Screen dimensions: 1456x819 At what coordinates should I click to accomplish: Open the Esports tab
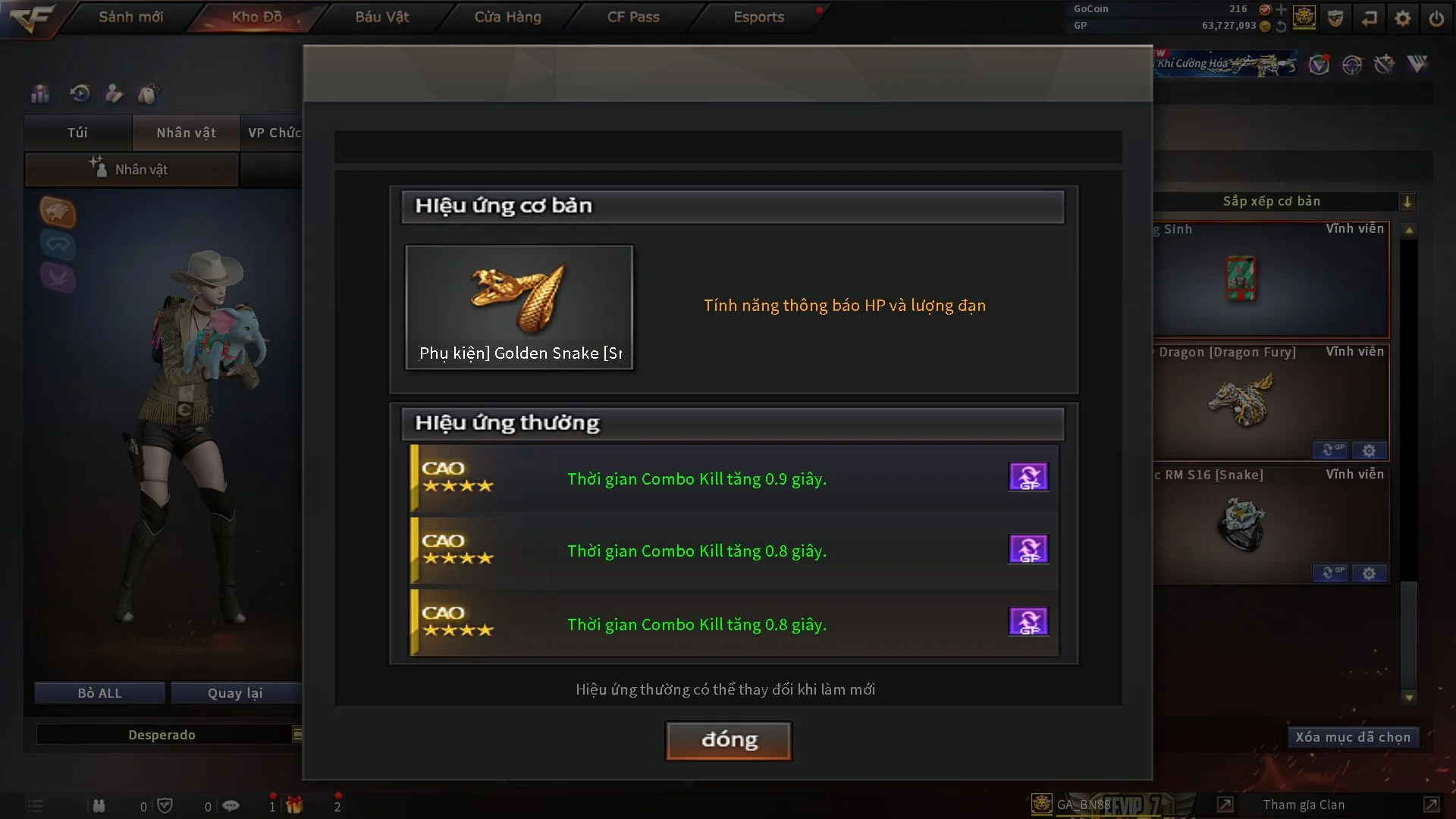[x=758, y=17]
